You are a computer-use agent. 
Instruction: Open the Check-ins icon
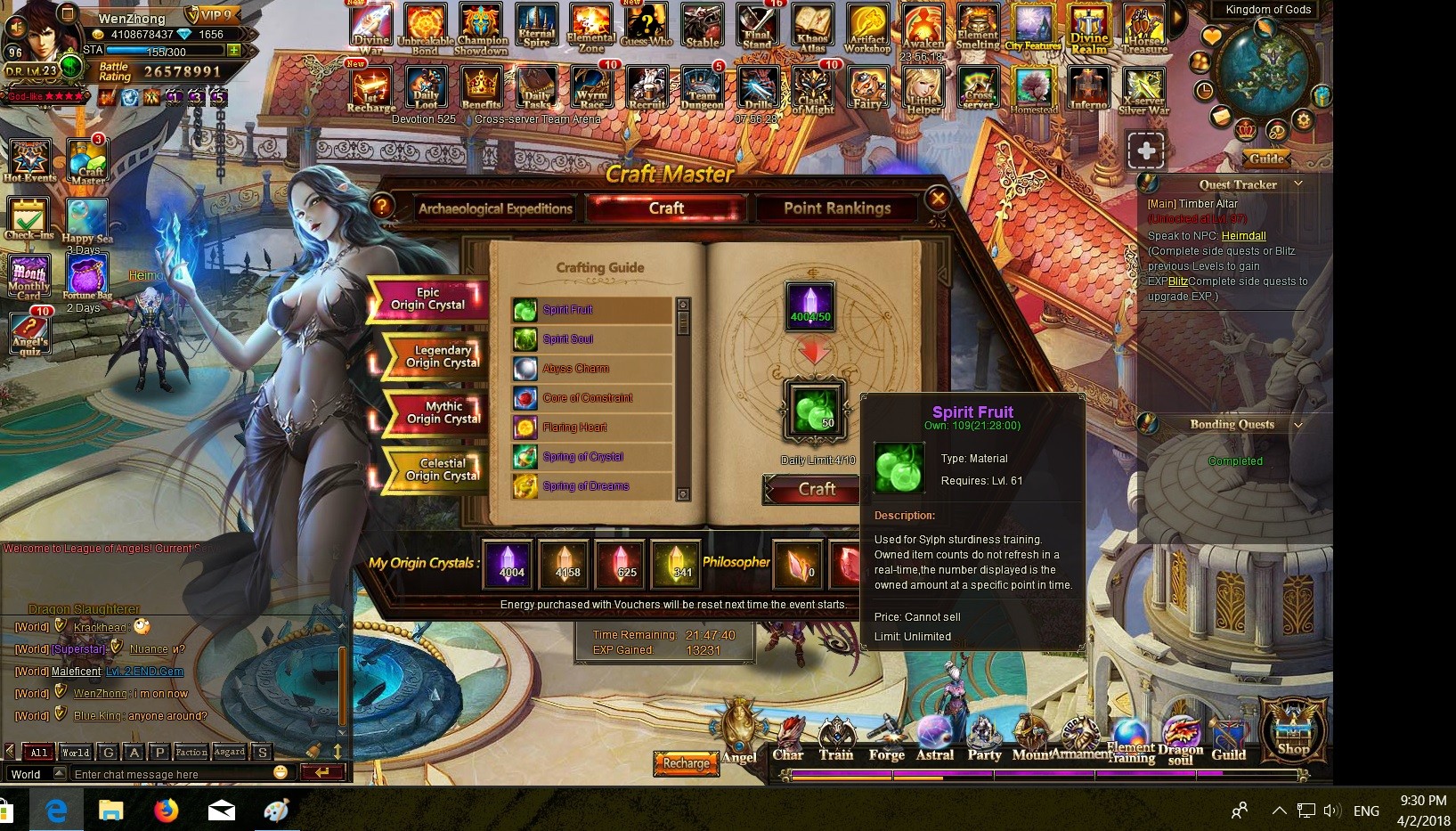click(x=29, y=218)
